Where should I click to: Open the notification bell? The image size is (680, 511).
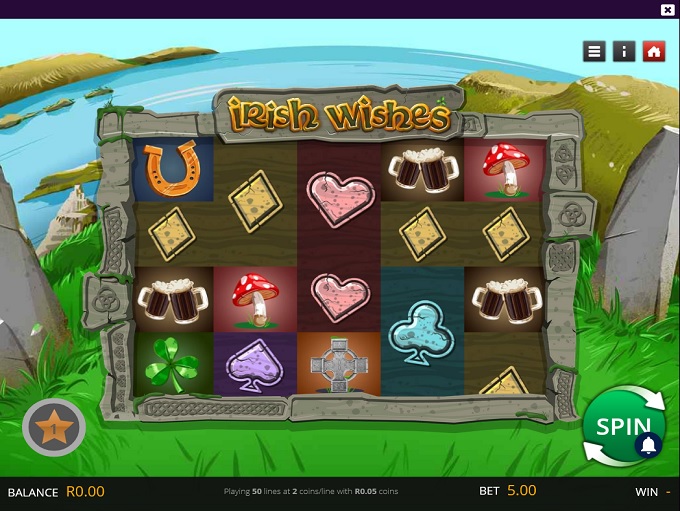tap(648, 445)
